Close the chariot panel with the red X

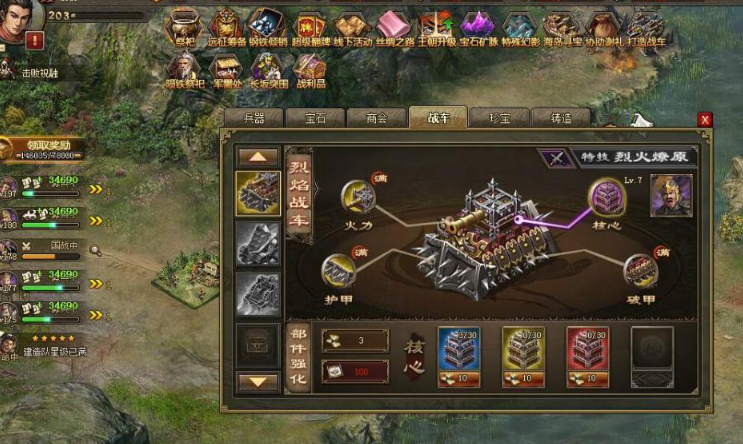(x=705, y=120)
